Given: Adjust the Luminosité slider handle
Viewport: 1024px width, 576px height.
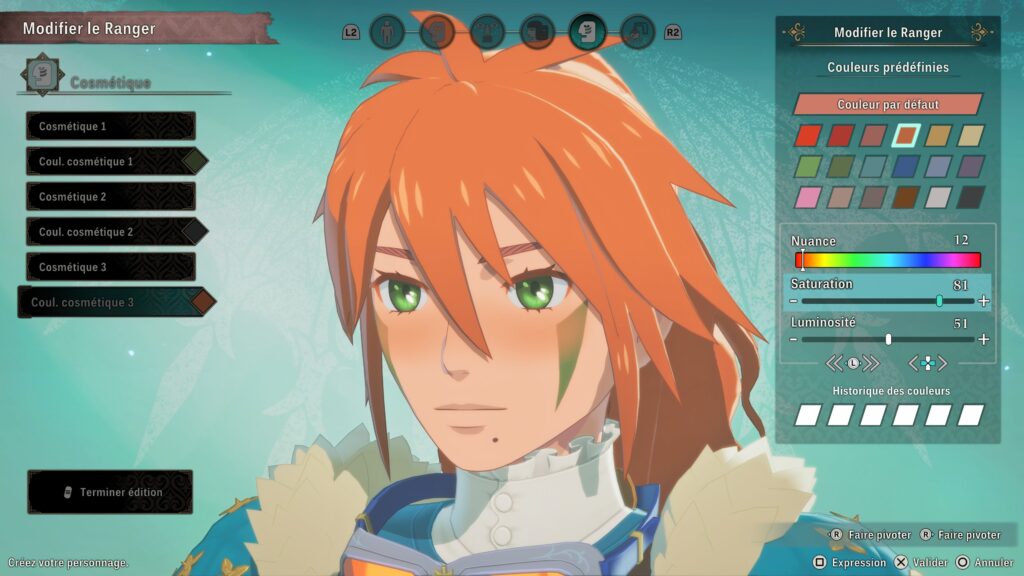Looking at the screenshot, I should 888,339.
